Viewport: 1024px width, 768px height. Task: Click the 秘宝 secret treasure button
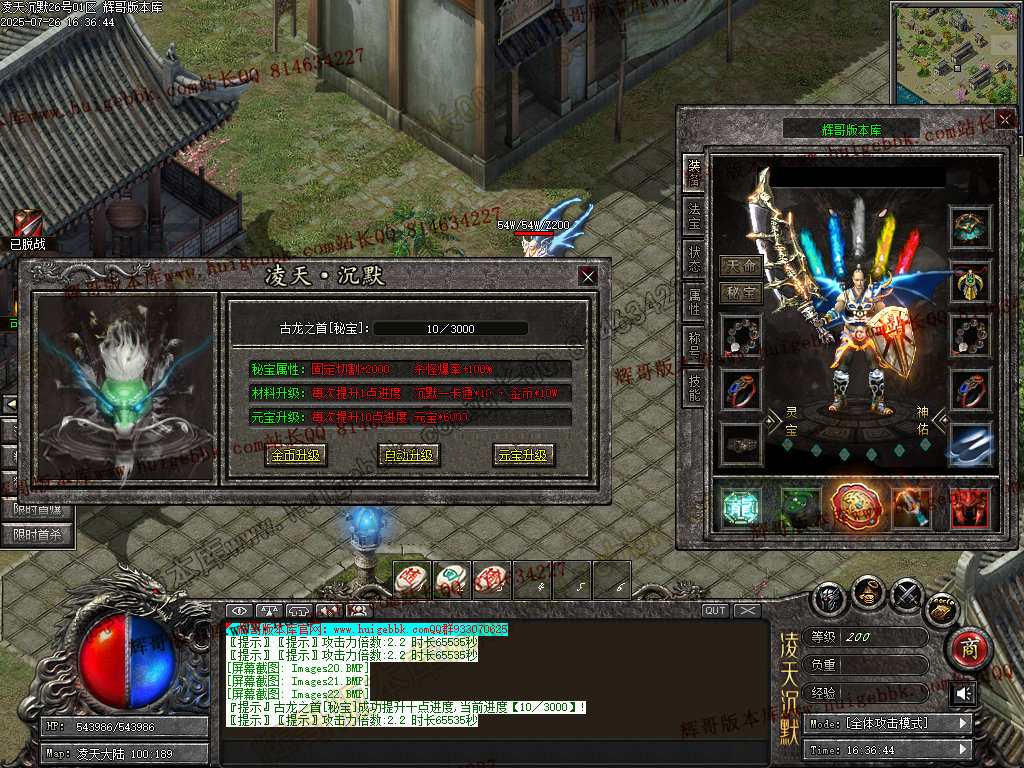(x=741, y=292)
